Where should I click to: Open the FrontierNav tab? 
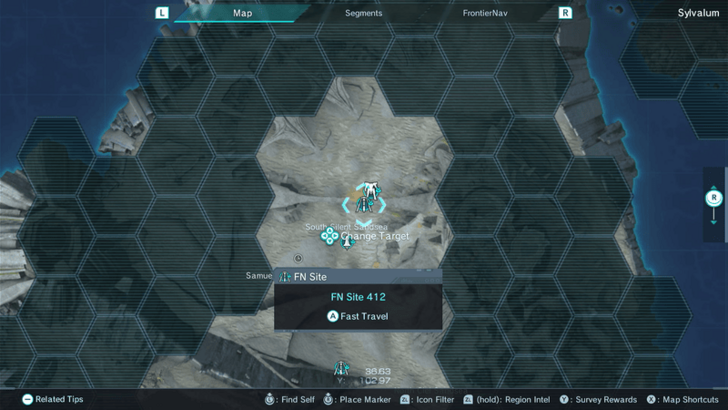point(486,14)
